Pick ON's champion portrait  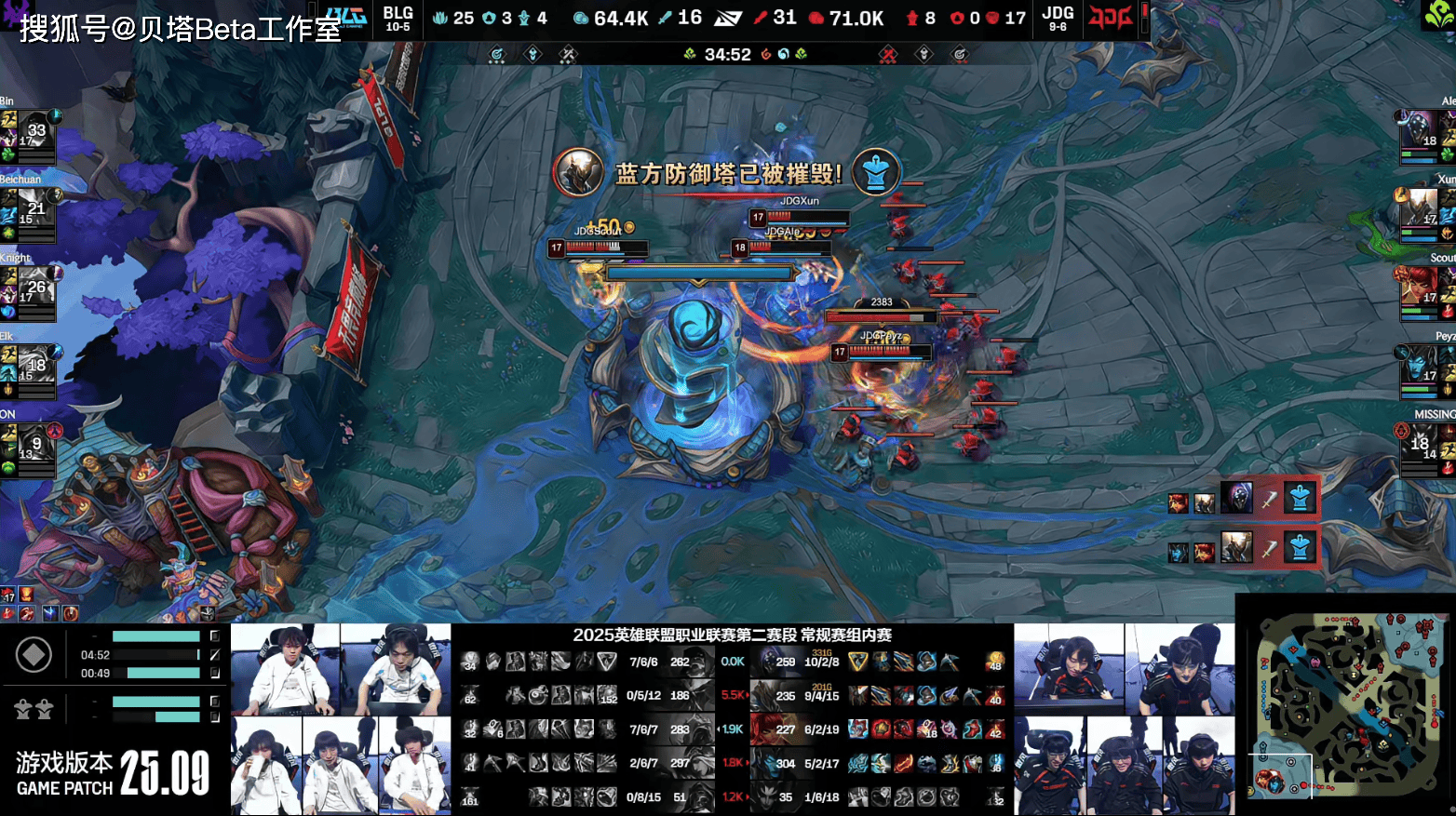(x=34, y=448)
